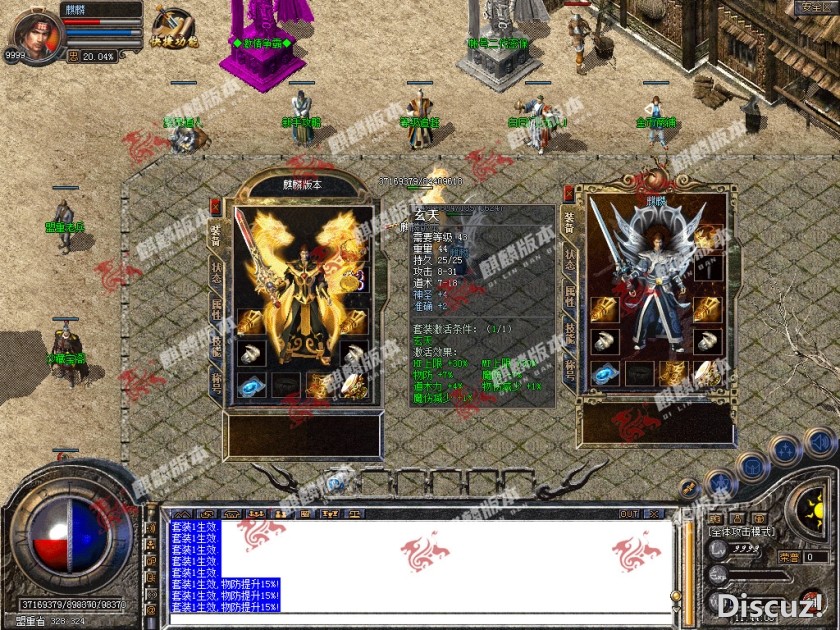The image size is (840, 630).
Task: Close the chat window with X button
Action: point(656,514)
